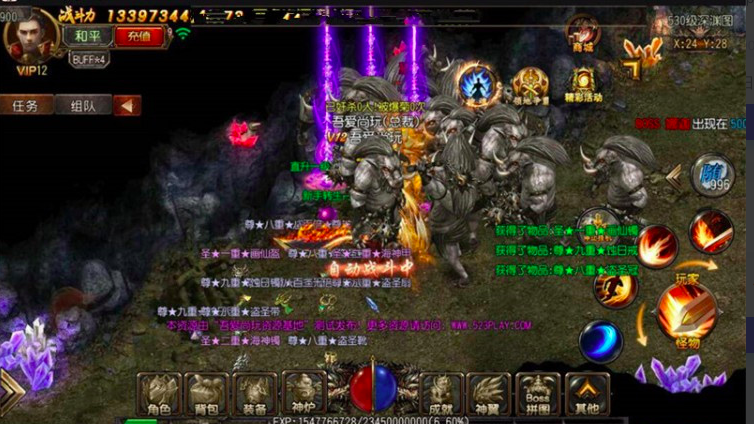Open the 神炉 furnace menu
Screen dimensions: 754x424
[x=305, y=394]
